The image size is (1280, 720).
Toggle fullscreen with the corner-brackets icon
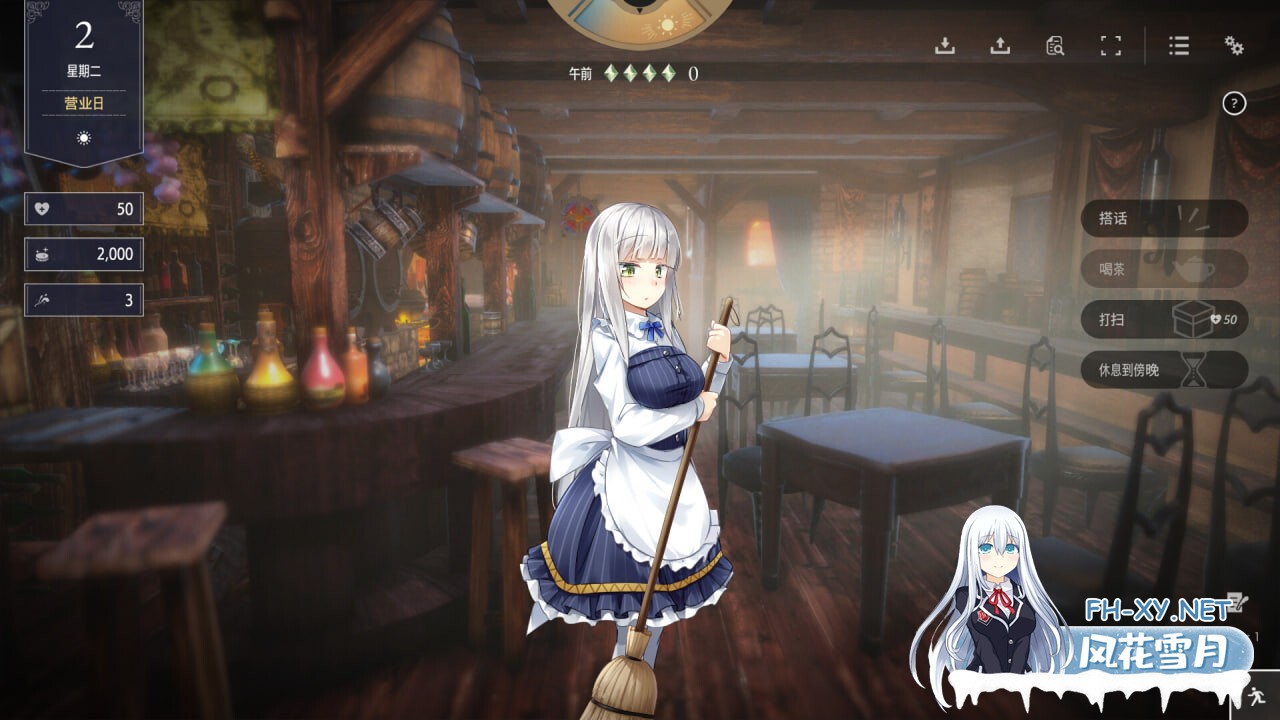[x=1110, y=46]
